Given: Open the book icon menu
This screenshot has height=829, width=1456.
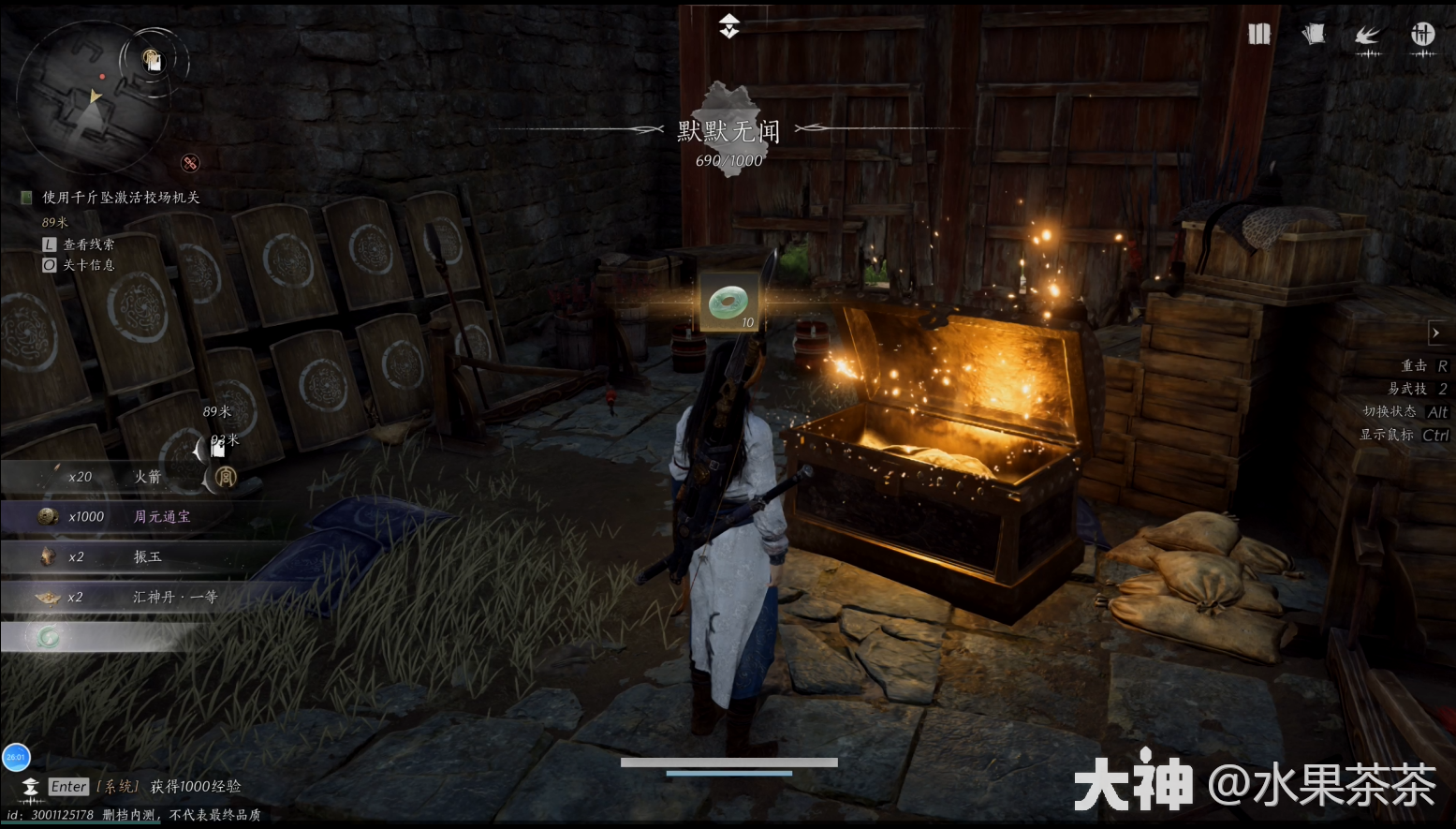Looking at the screenshot, I should [x=1259, y=35].
